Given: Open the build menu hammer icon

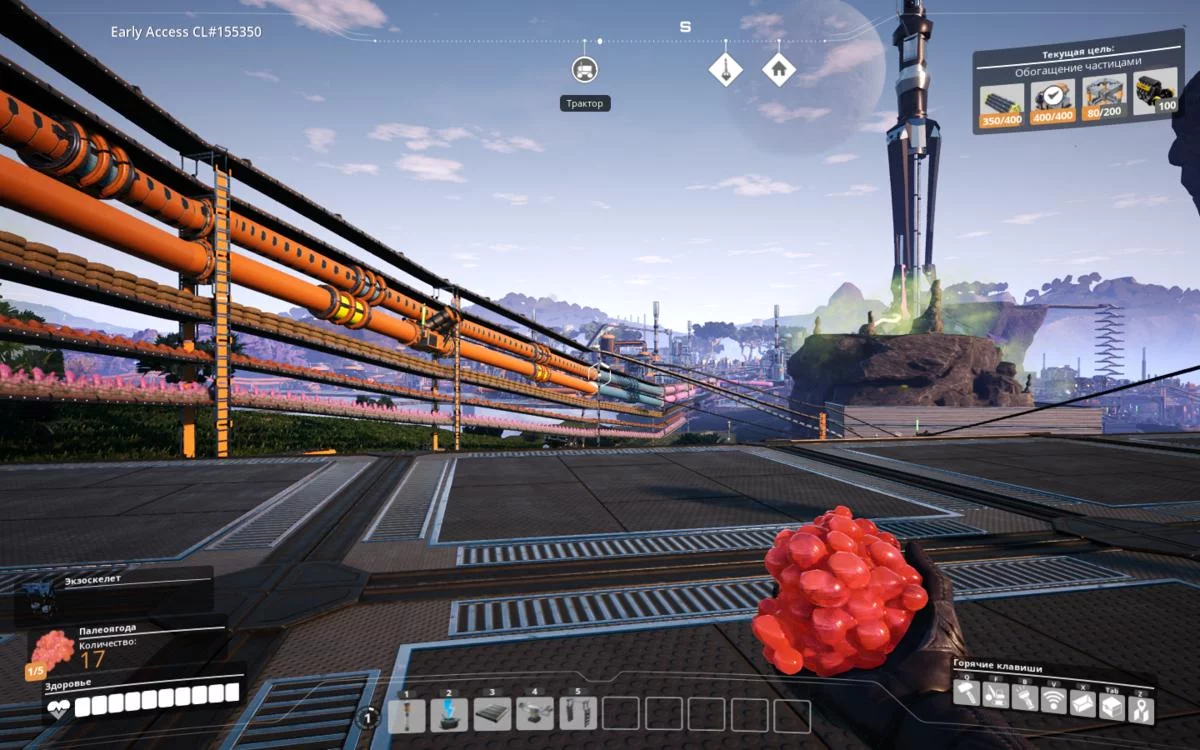Looking at the screenshot, I should [x=966, y=694].
